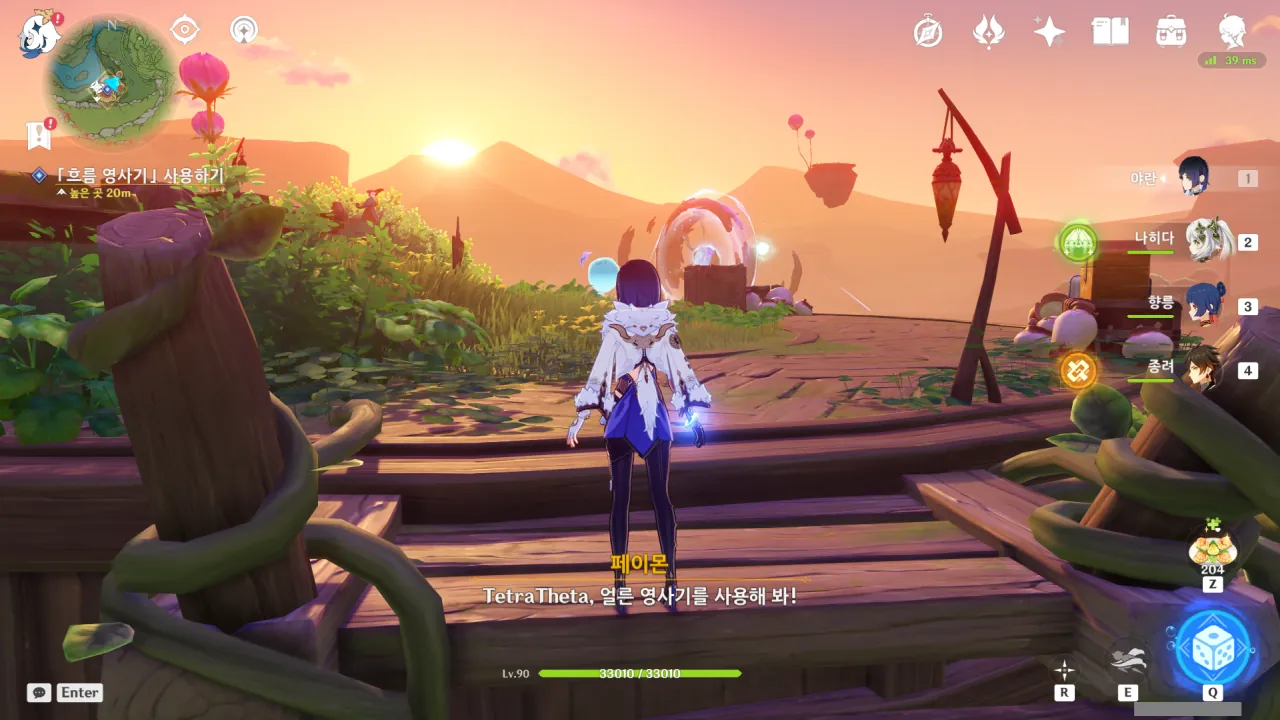
Task: Open the compass icon in the top bar
Action: (x=928, y=32)
